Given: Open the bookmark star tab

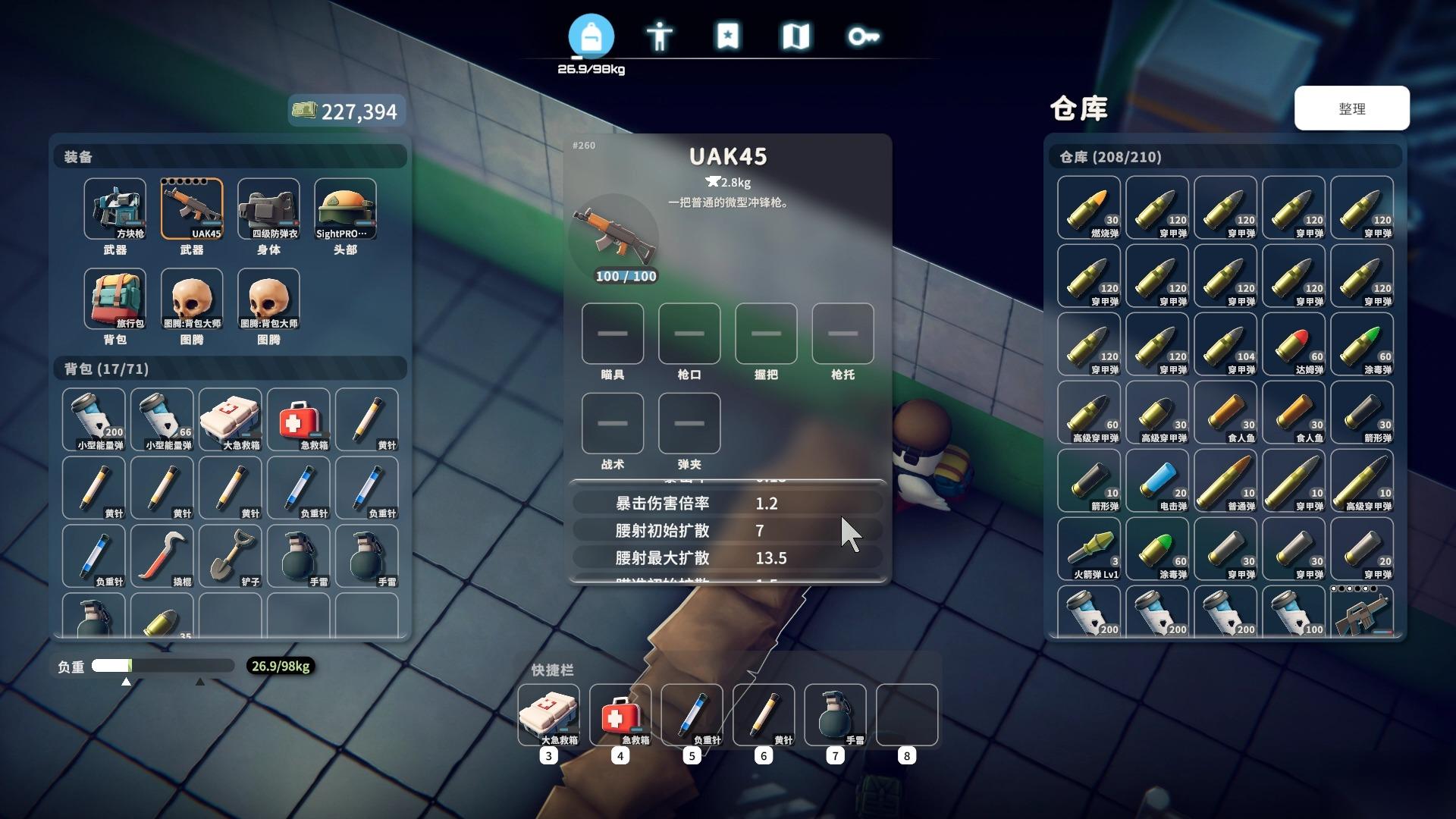Looking at the screenshot, I should (x=727, y=36).
